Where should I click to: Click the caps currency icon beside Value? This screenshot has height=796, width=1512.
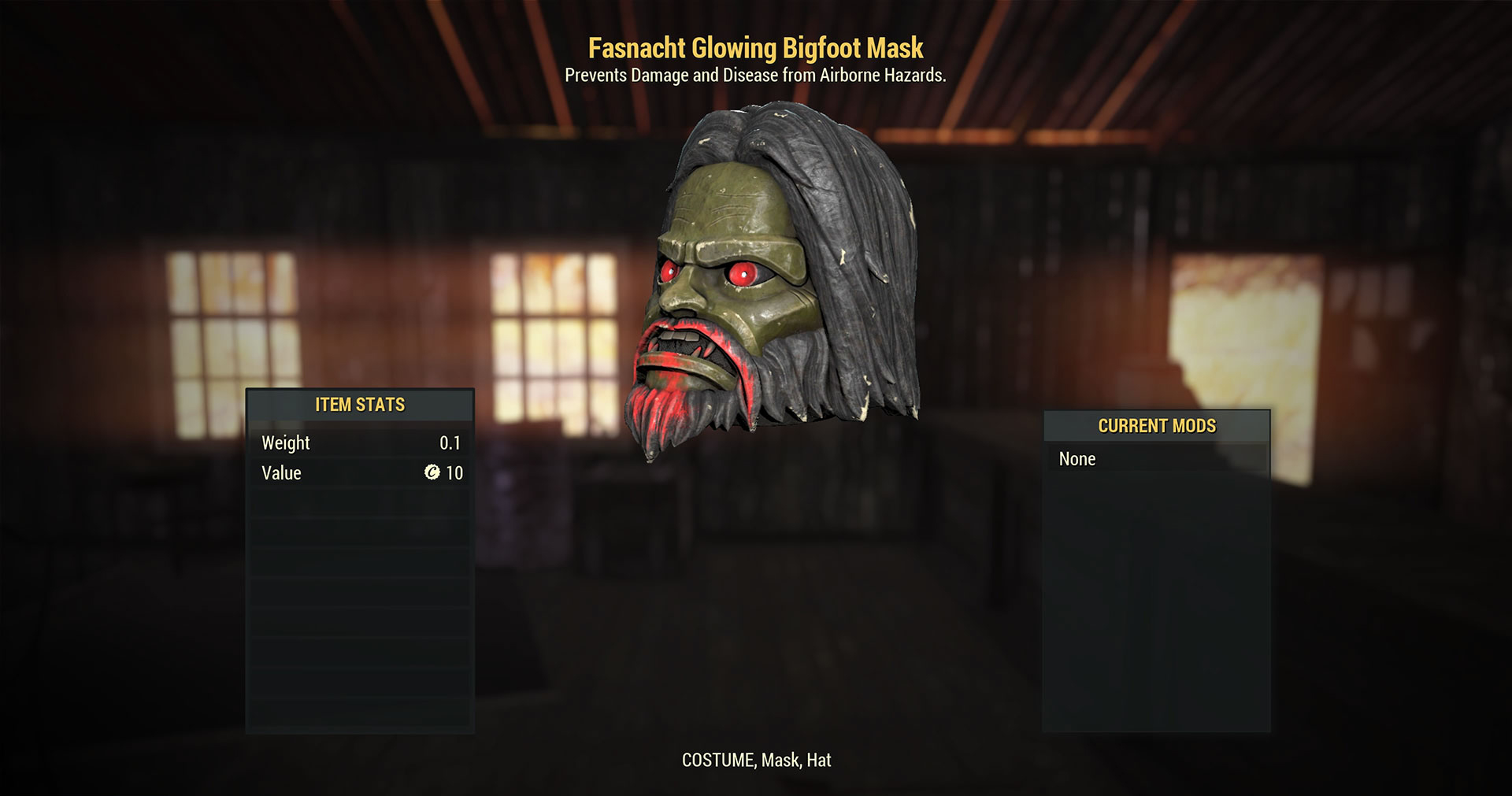(432, 473)
